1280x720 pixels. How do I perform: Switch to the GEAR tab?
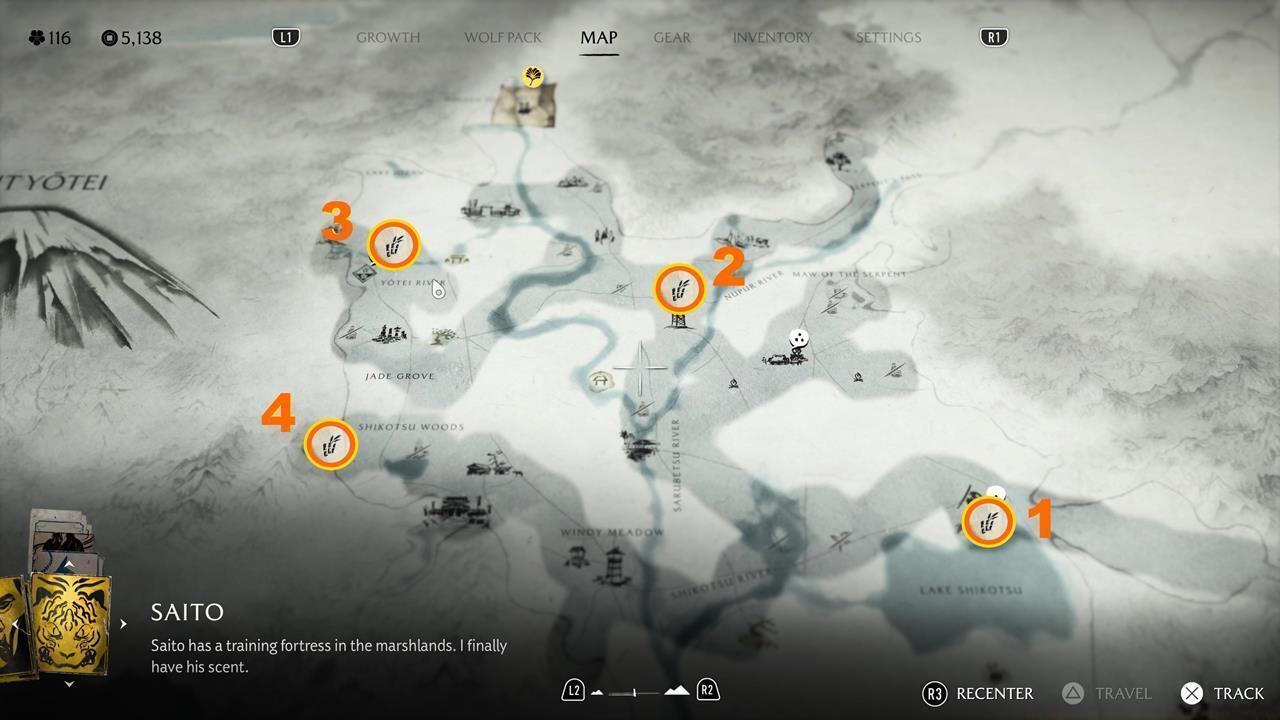[671, 37]
